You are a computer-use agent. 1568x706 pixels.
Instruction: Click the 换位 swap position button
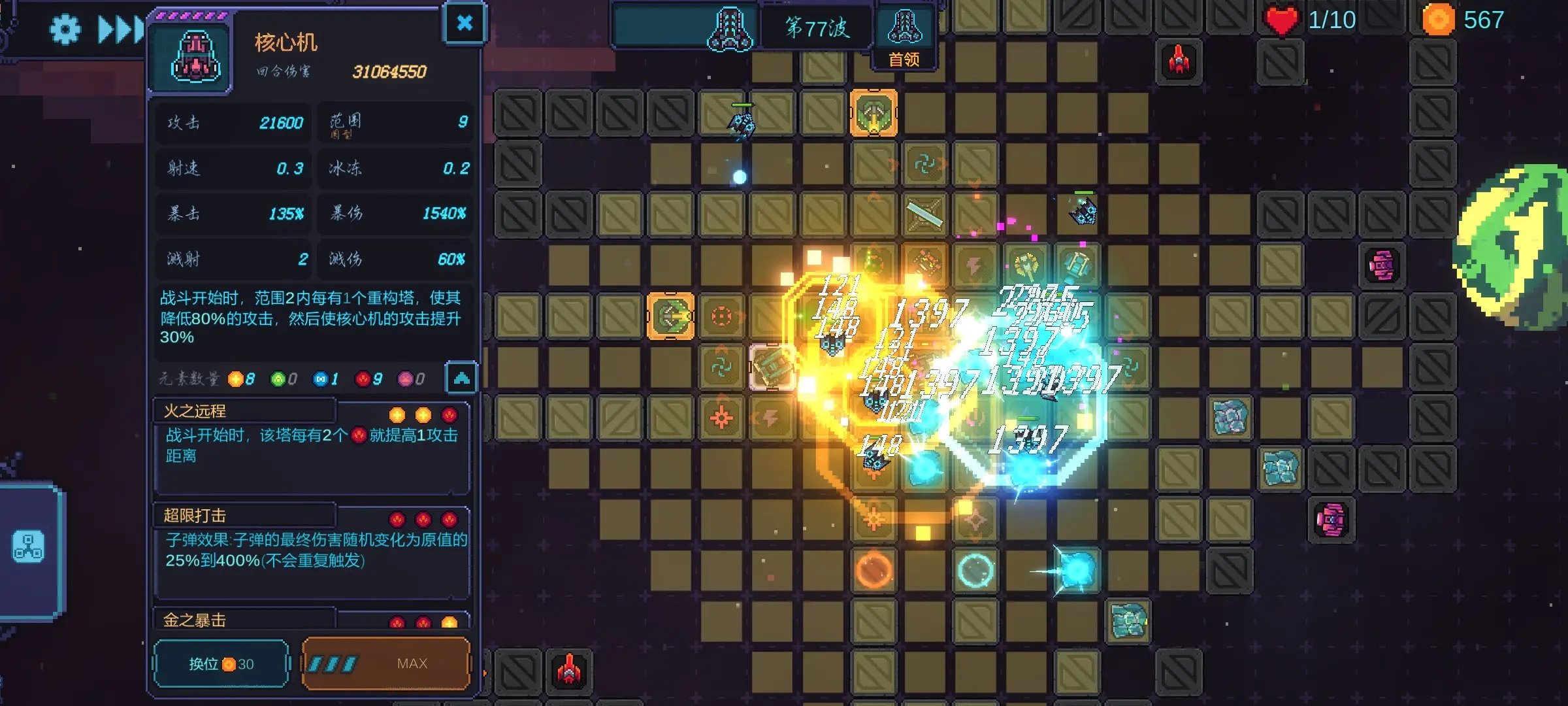(x=221, y=664)
